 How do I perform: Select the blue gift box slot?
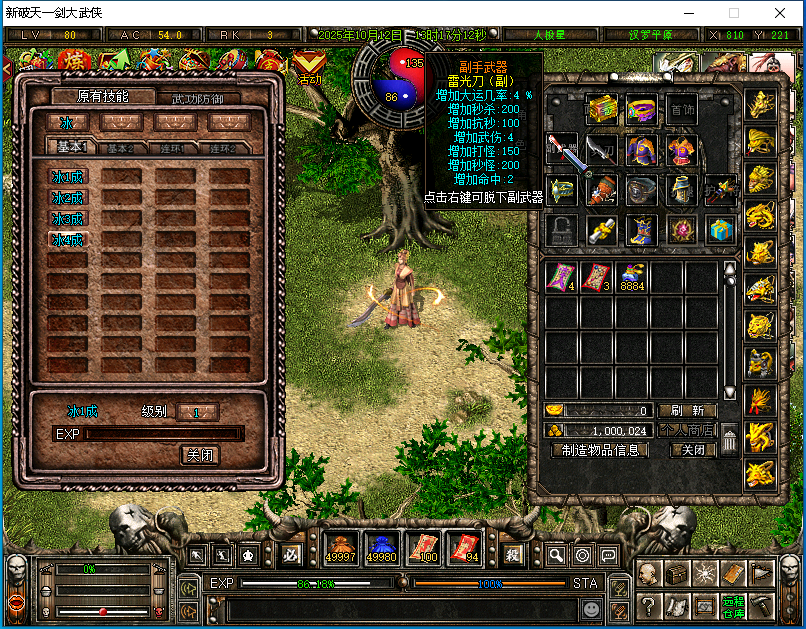click(718, 230)
